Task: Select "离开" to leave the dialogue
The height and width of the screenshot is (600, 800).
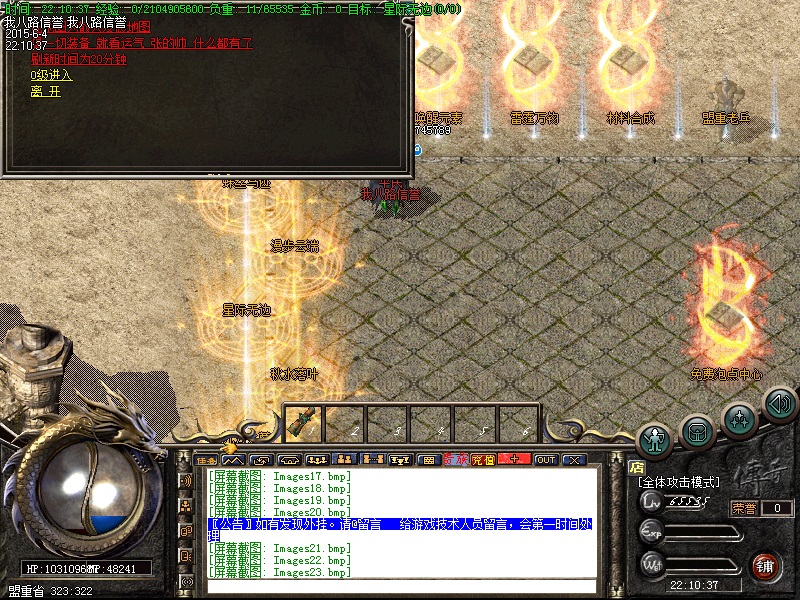Action: click(x=45, y=91)
